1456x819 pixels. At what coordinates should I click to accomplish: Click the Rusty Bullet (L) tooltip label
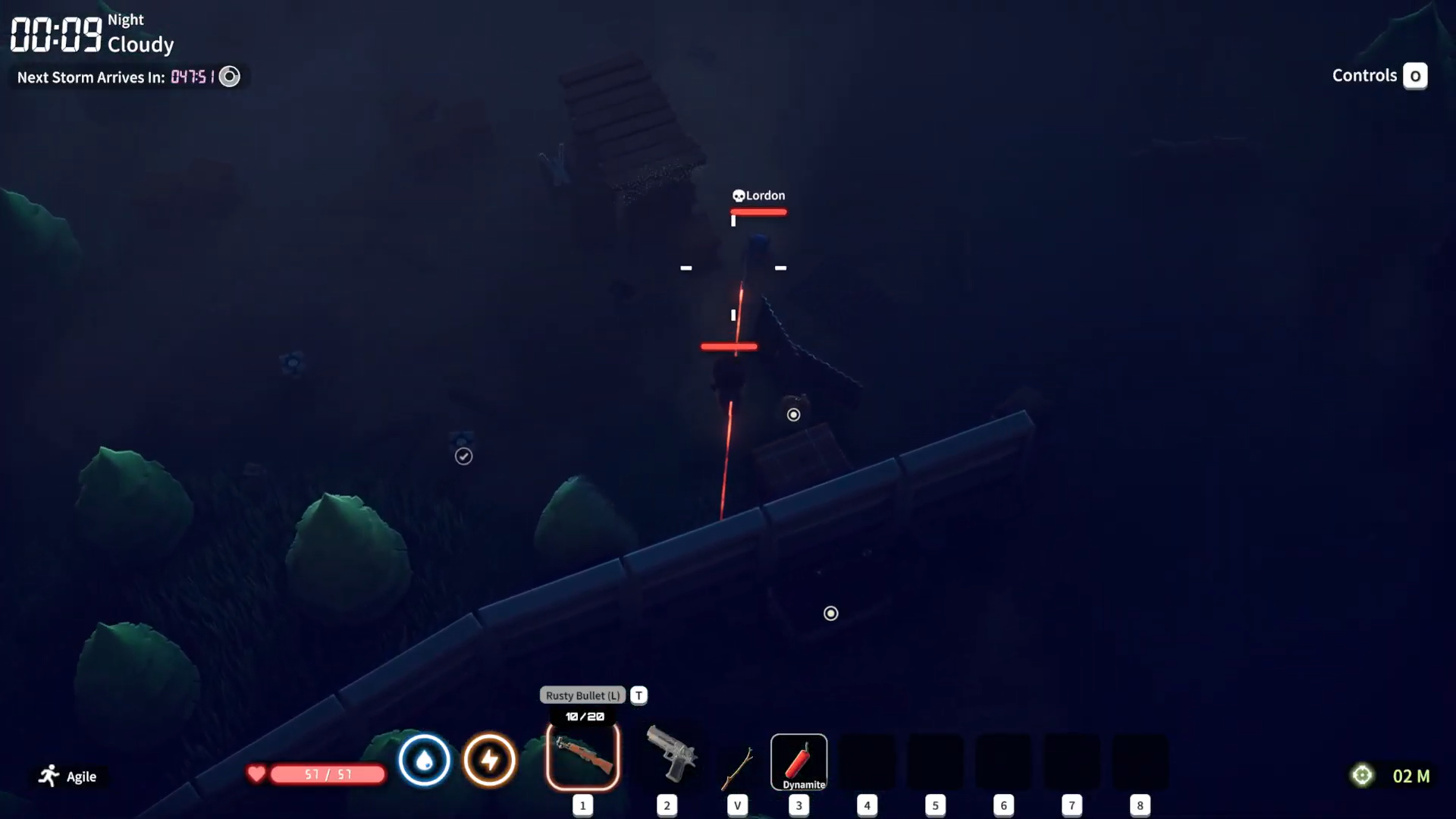pyautogui.click(x=582, y=695)
